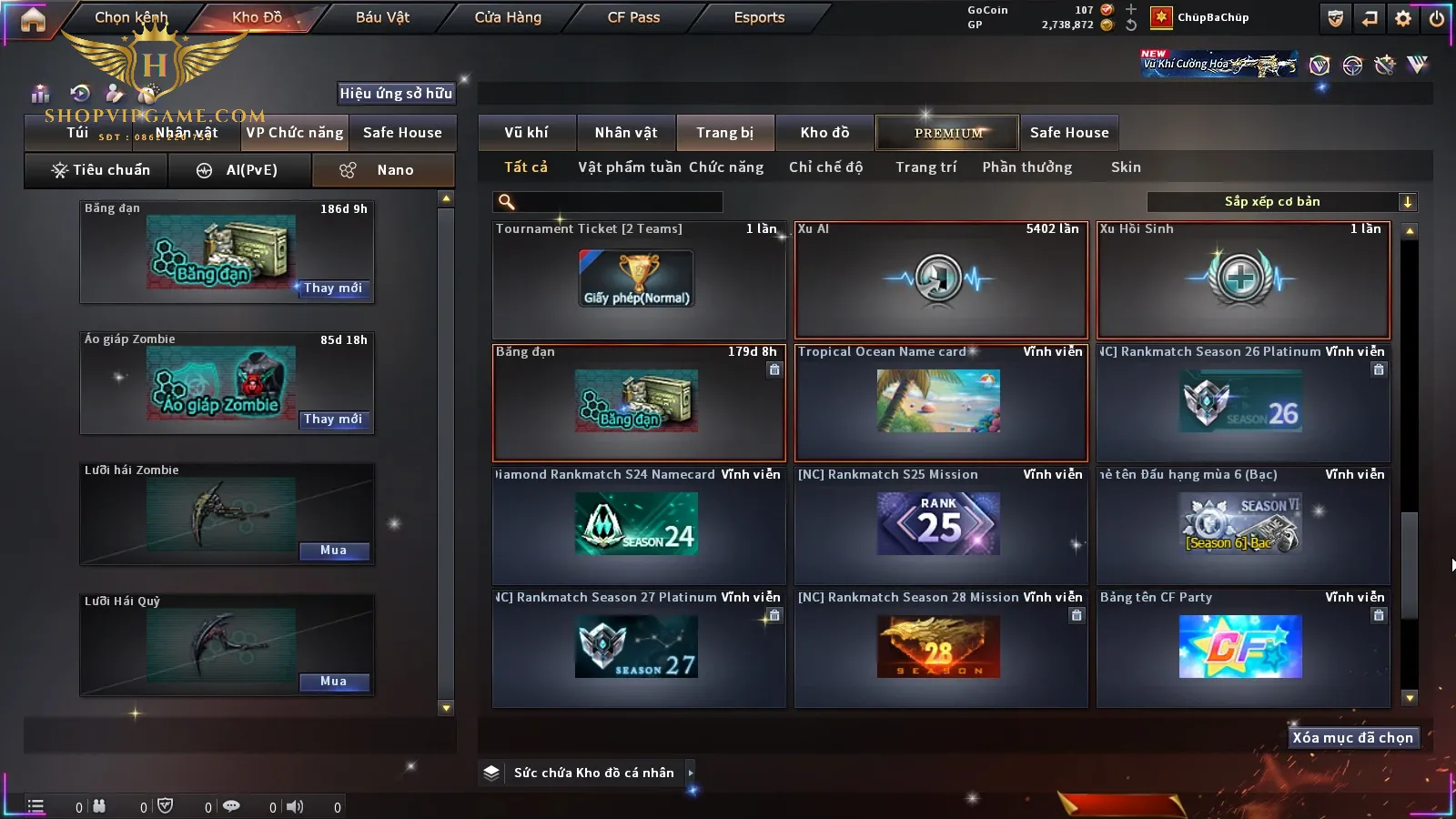Click the power exit icon
Viewport: 1456px width, 819px height.
pos(1437,18)
